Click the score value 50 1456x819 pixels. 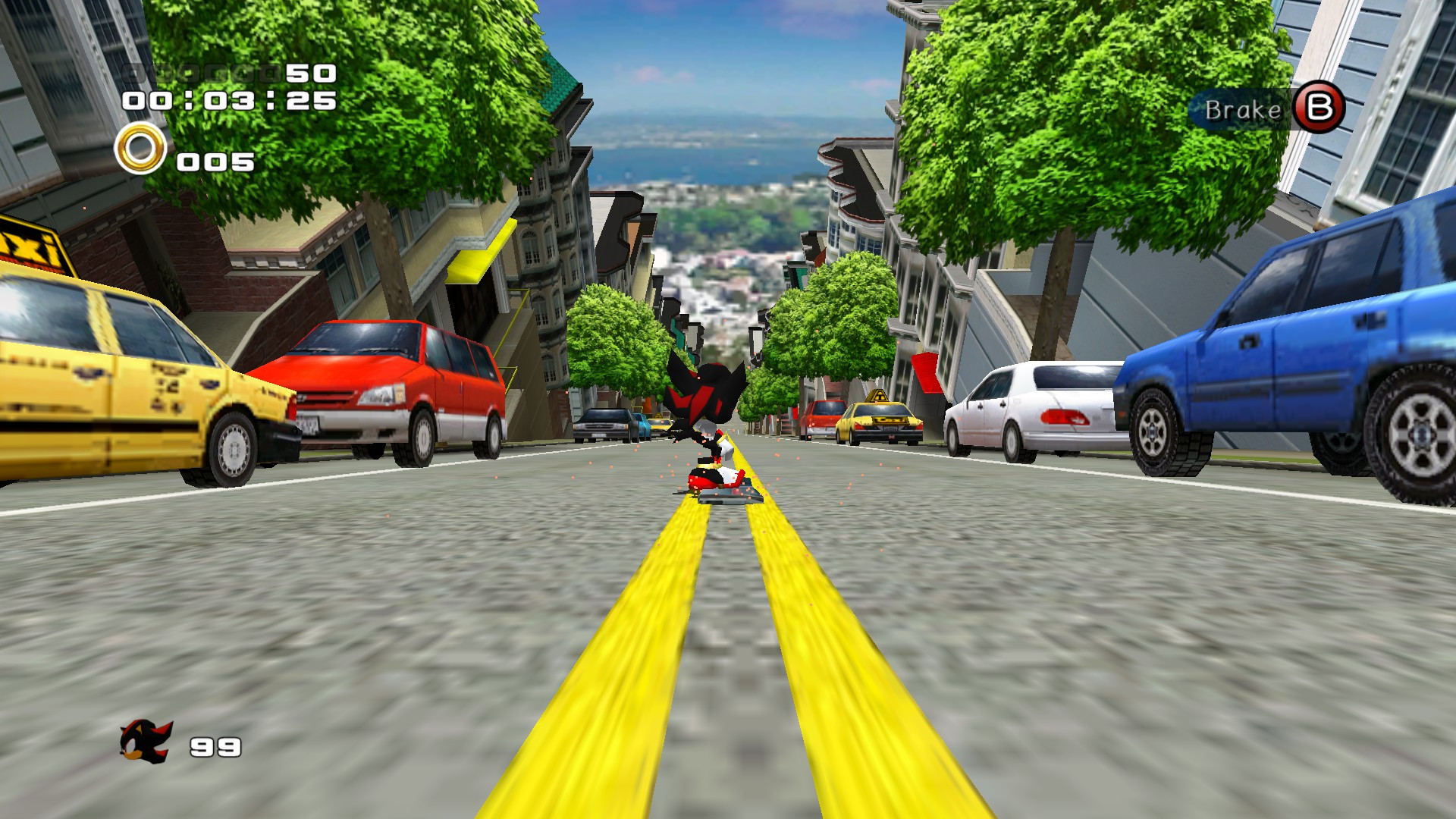[x=312, y=74]
